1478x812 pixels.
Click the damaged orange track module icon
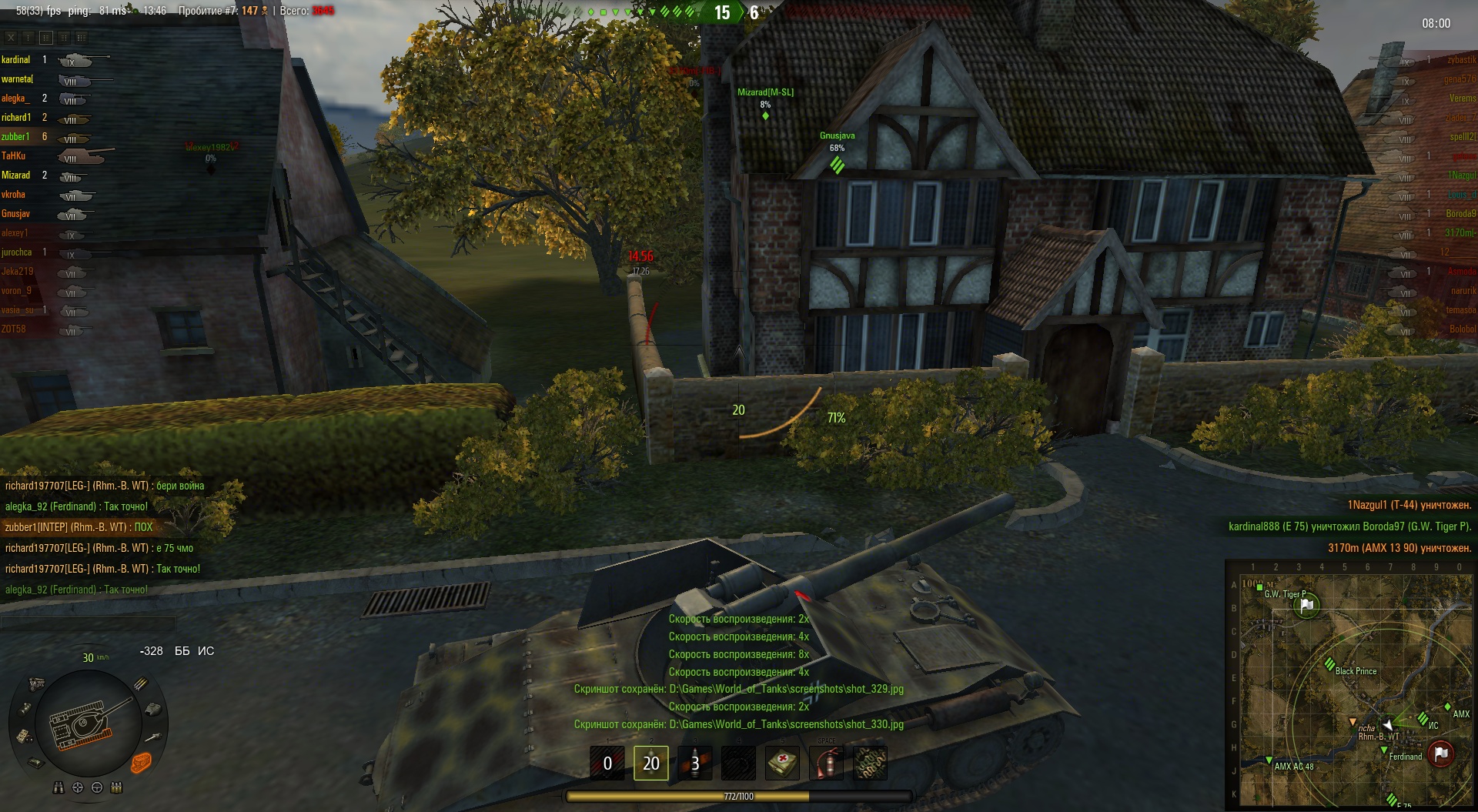click(x=141, y=762)
